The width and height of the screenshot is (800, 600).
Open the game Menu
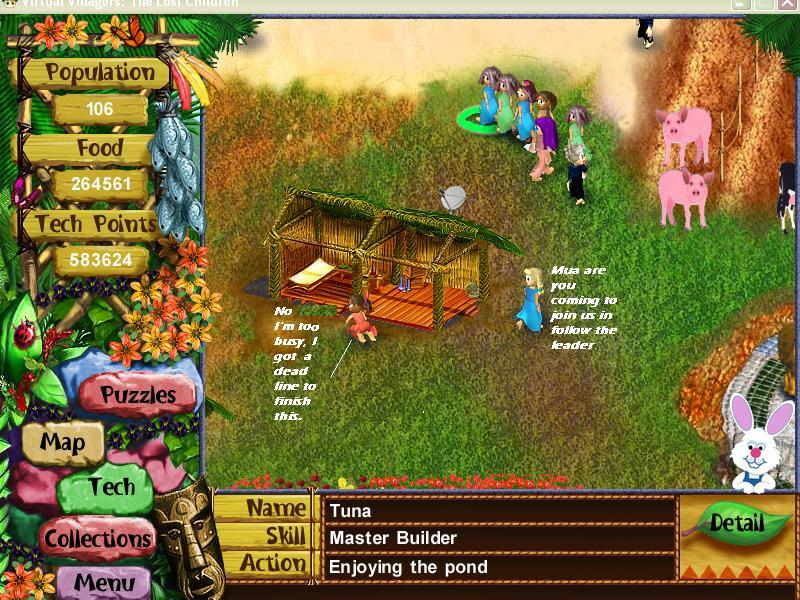tap(104, 582)
